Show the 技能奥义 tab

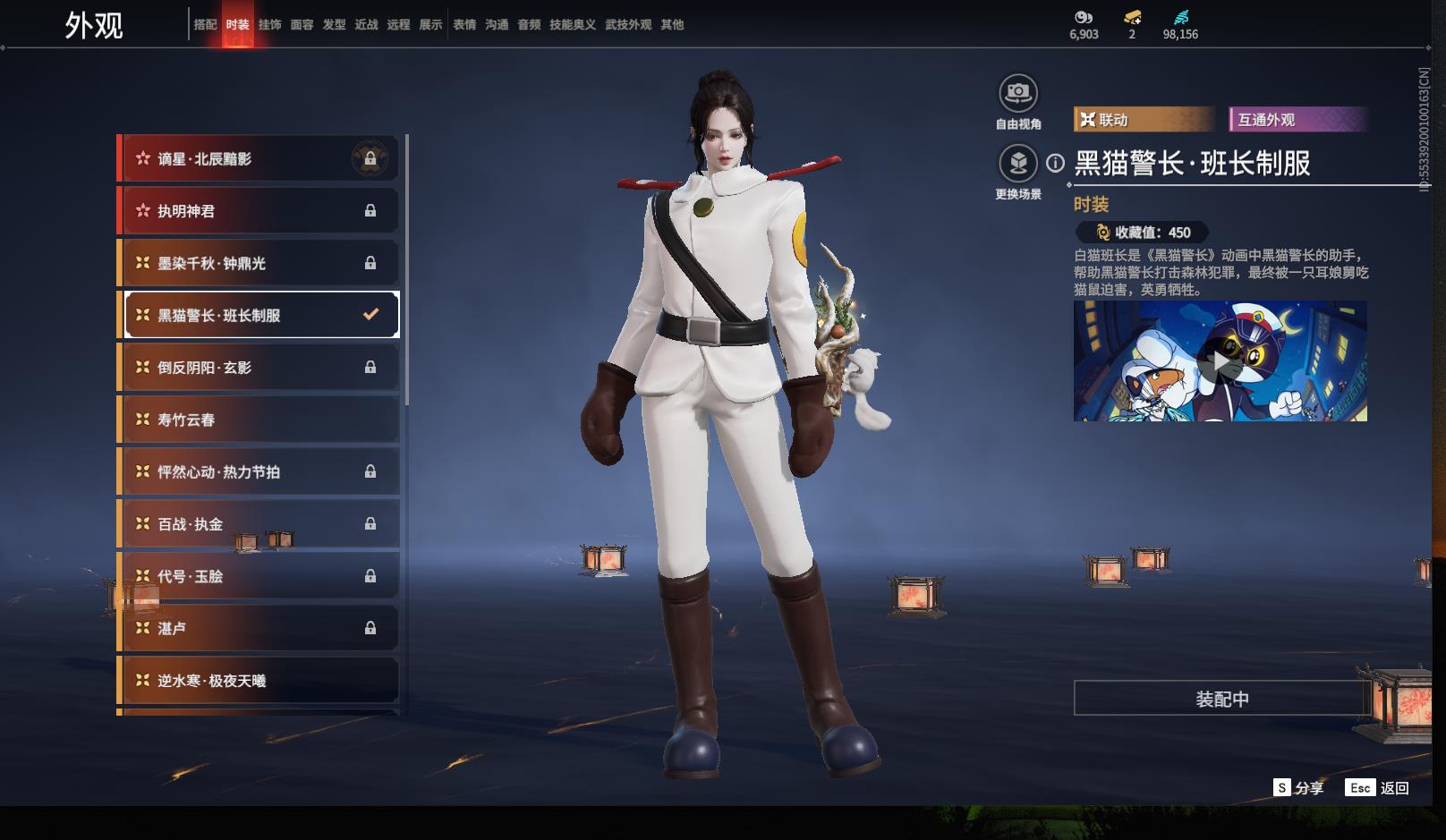[572, 25]
